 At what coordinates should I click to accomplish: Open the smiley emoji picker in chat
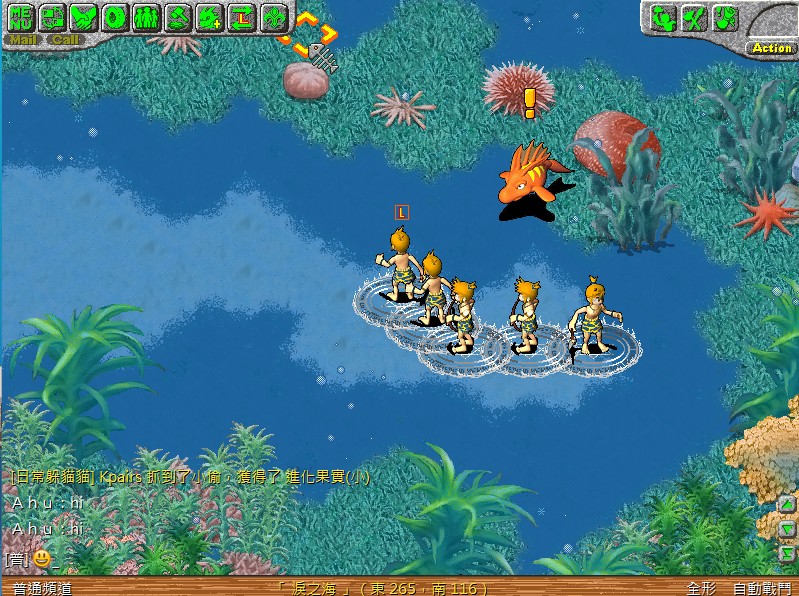tap(41, 558)
